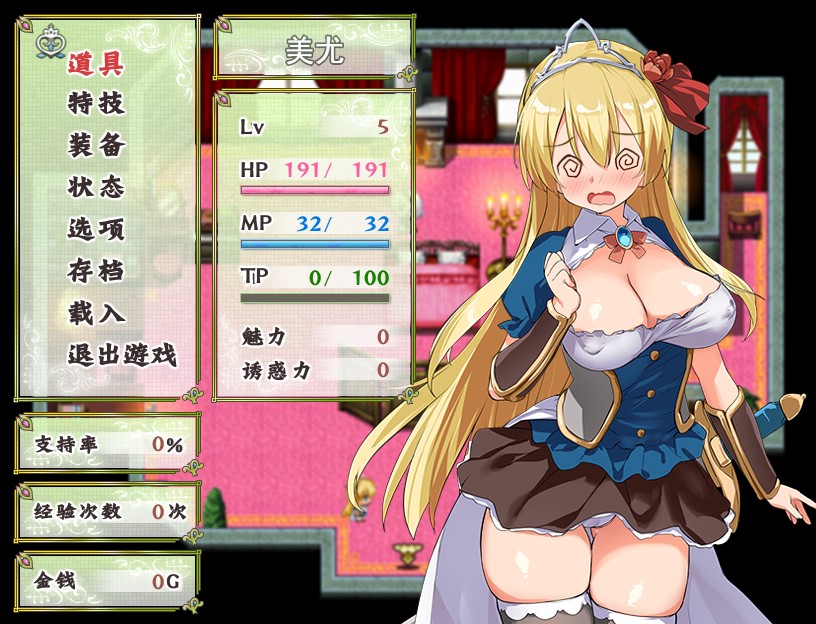
Task: Select the 美尤 character status panel
Action: pyautogui.click(x=314, y=240)
